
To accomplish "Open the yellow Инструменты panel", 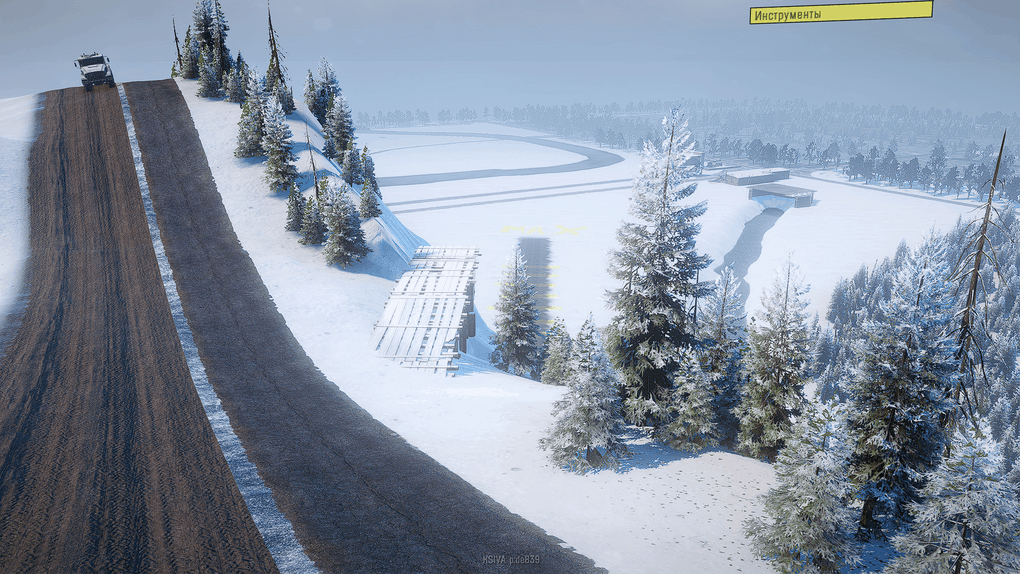I will 840,13.
